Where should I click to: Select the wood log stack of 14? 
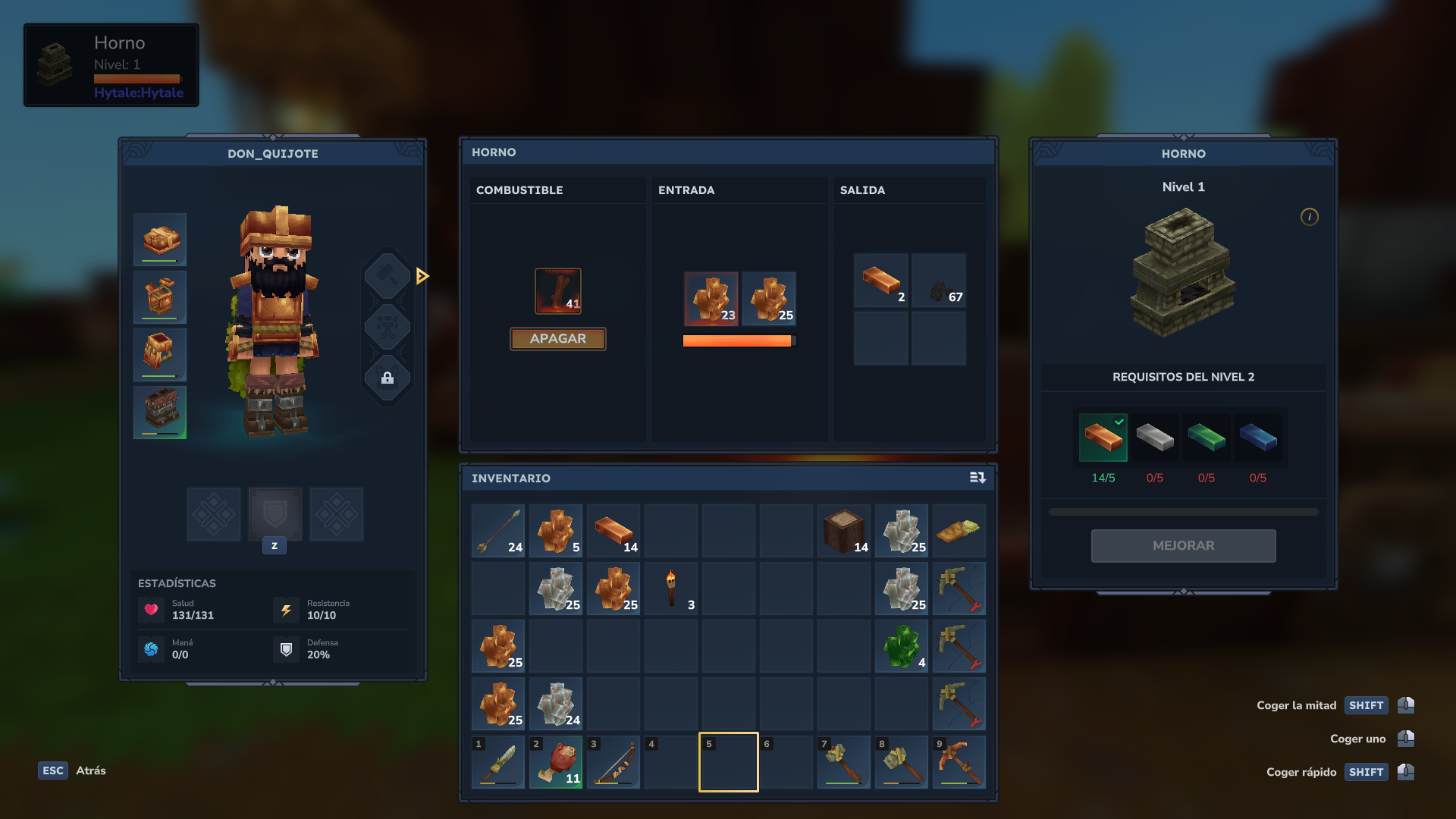[x=844, y=532]
